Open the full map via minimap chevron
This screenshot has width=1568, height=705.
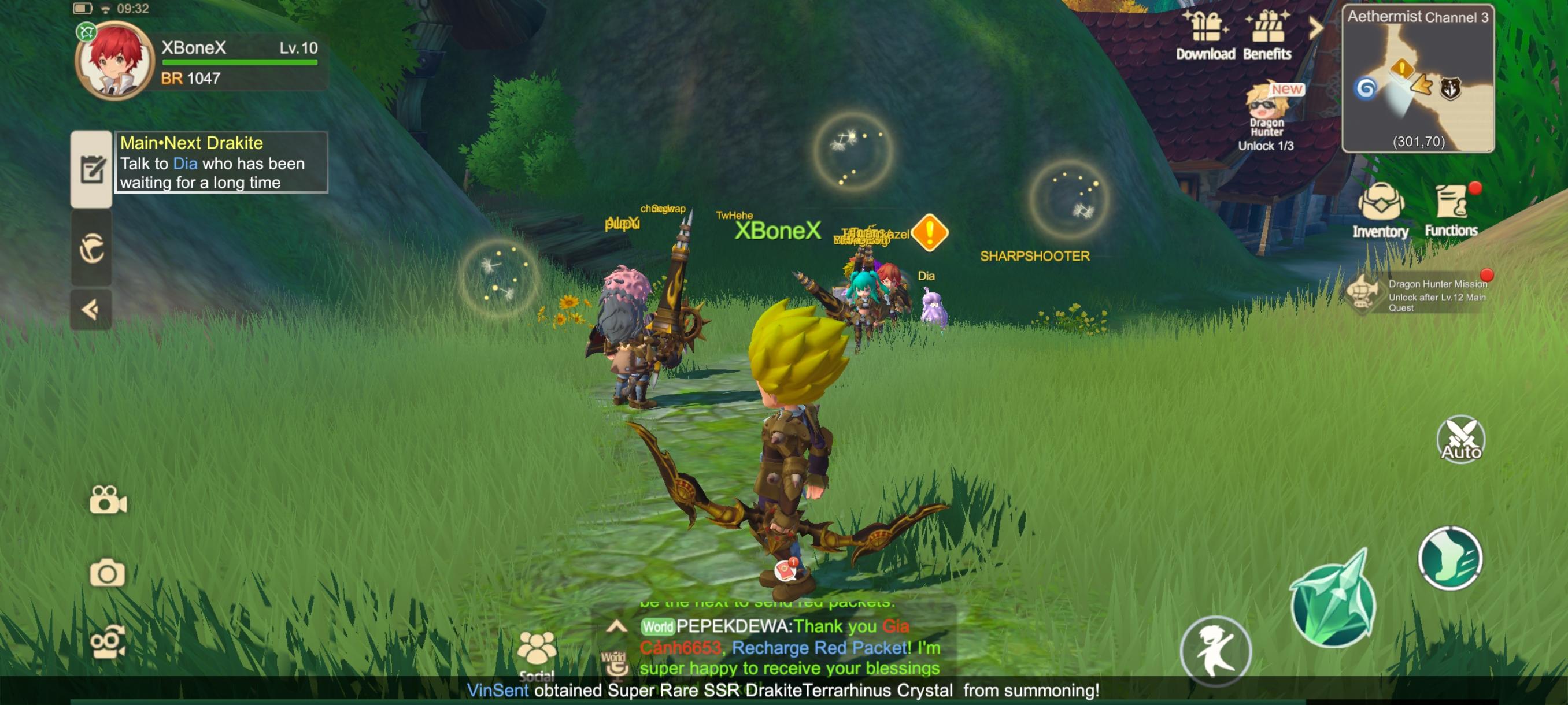click(1316, 27)
